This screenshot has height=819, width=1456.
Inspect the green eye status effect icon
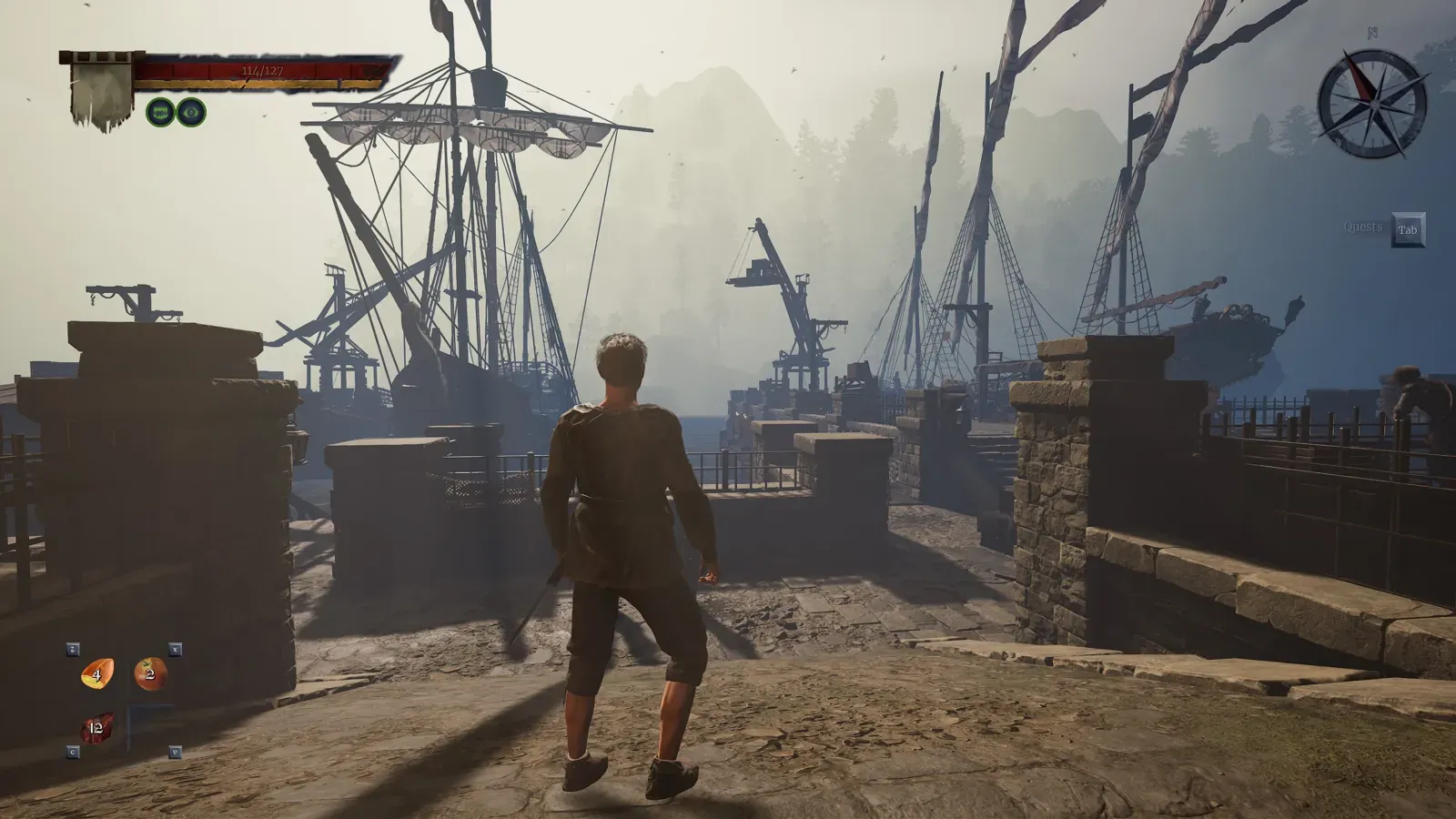191,112
